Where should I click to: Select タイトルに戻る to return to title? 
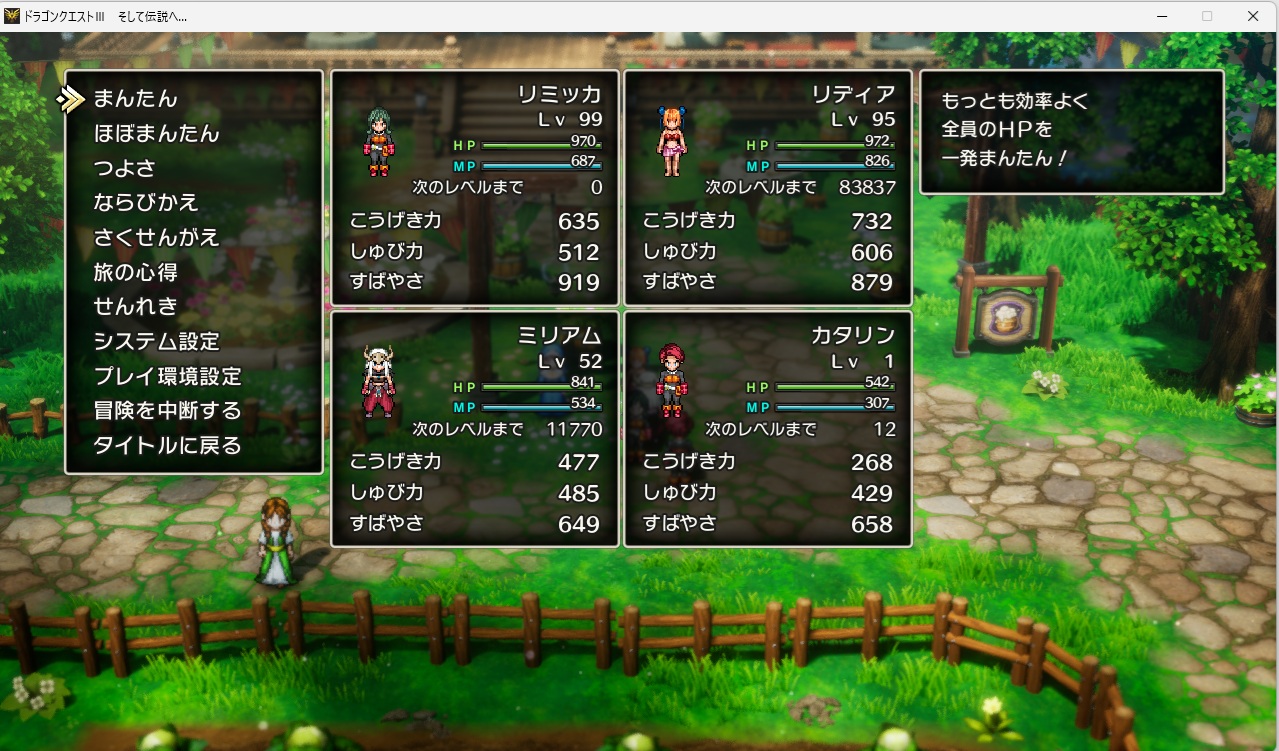167,445
